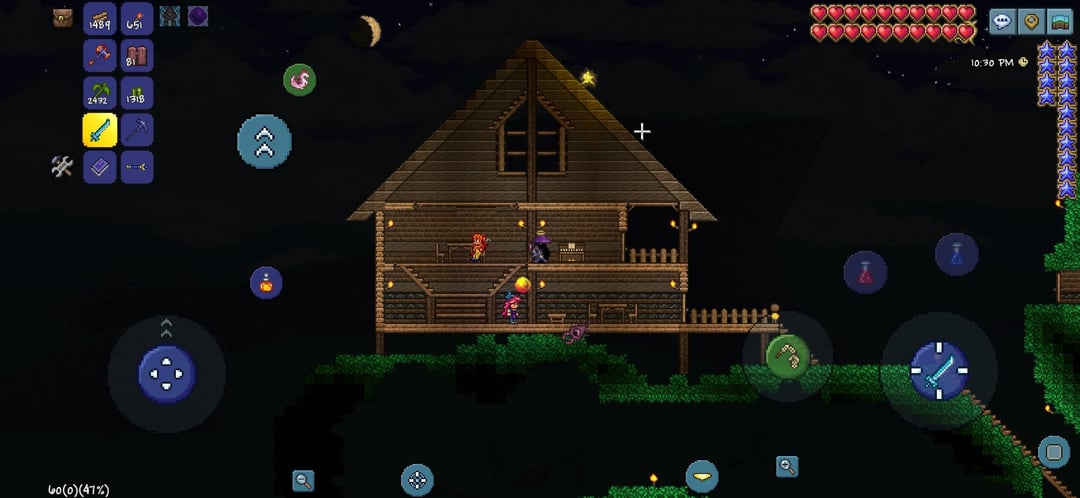
Task: Activate the pink creature mount button
Action: click(299, 80)
